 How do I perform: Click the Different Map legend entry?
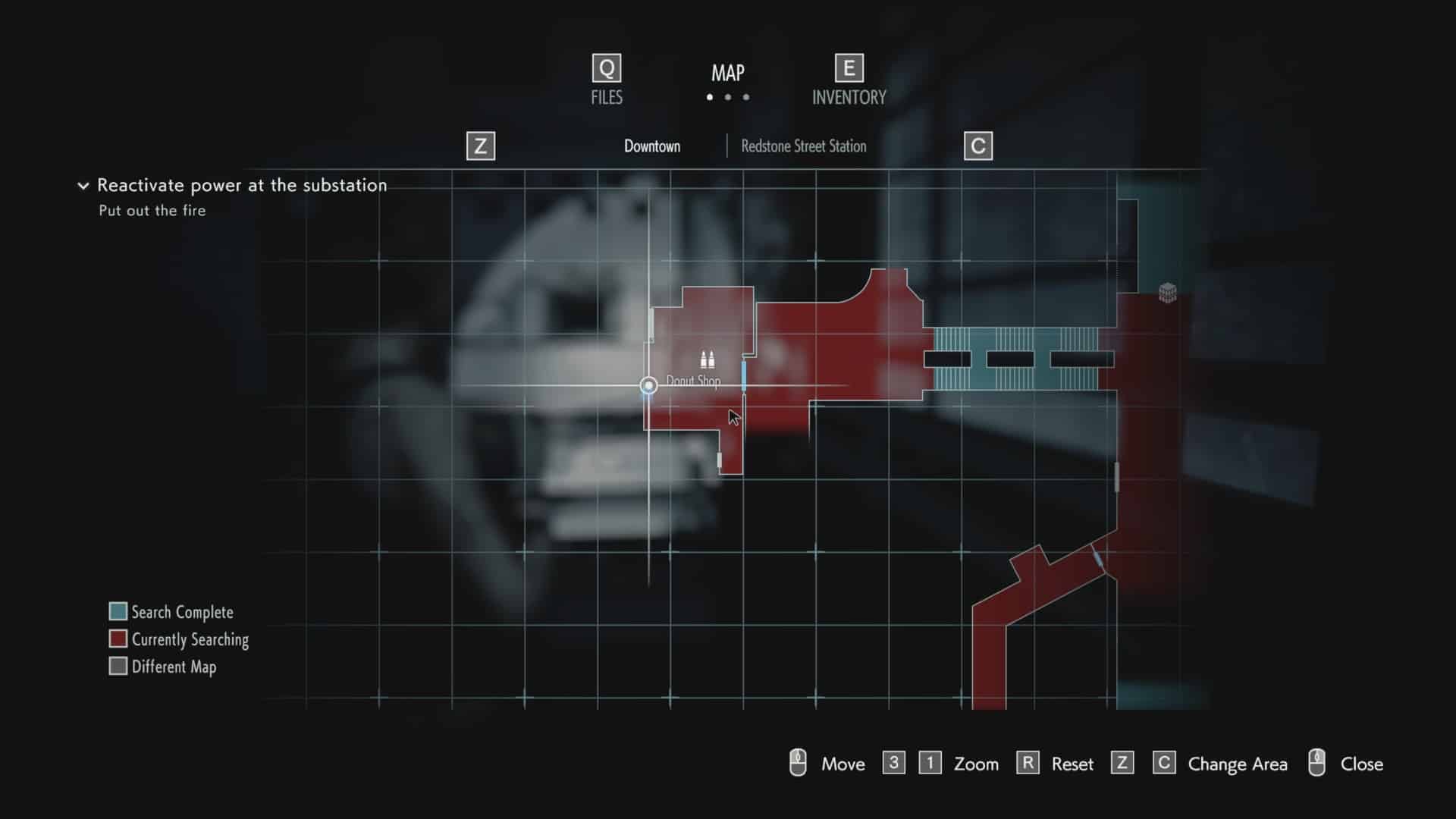163,667
